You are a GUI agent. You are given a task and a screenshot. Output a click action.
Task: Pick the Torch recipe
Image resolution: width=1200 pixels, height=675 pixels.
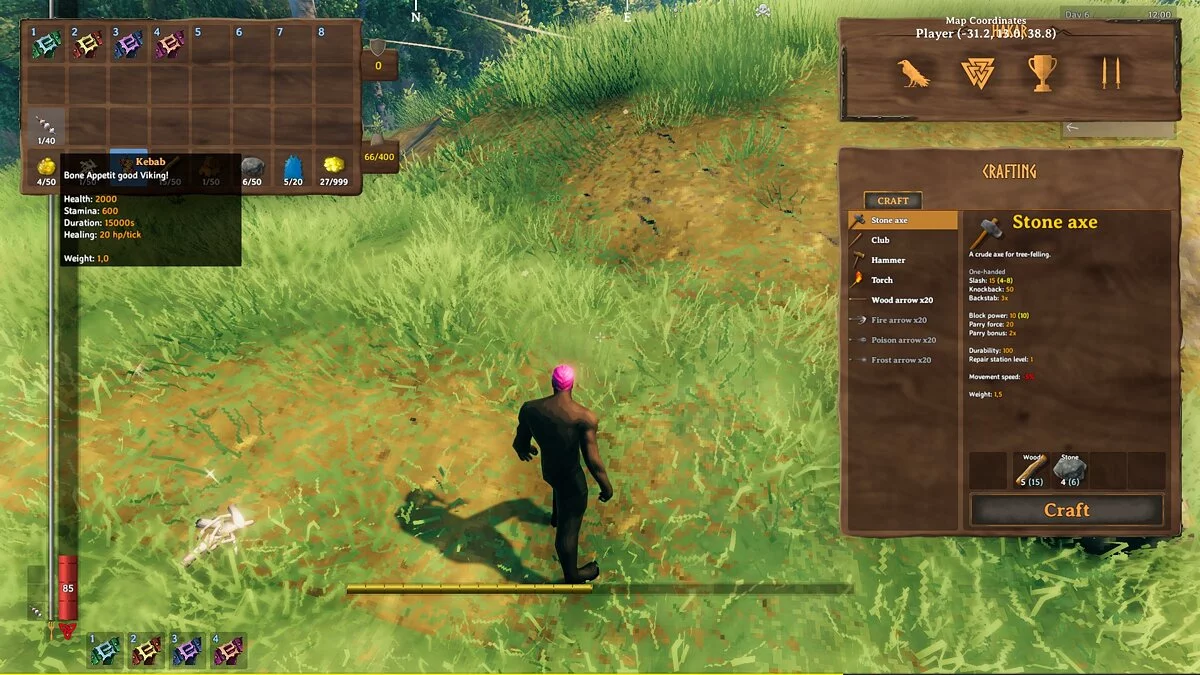[x=881, y=280]
